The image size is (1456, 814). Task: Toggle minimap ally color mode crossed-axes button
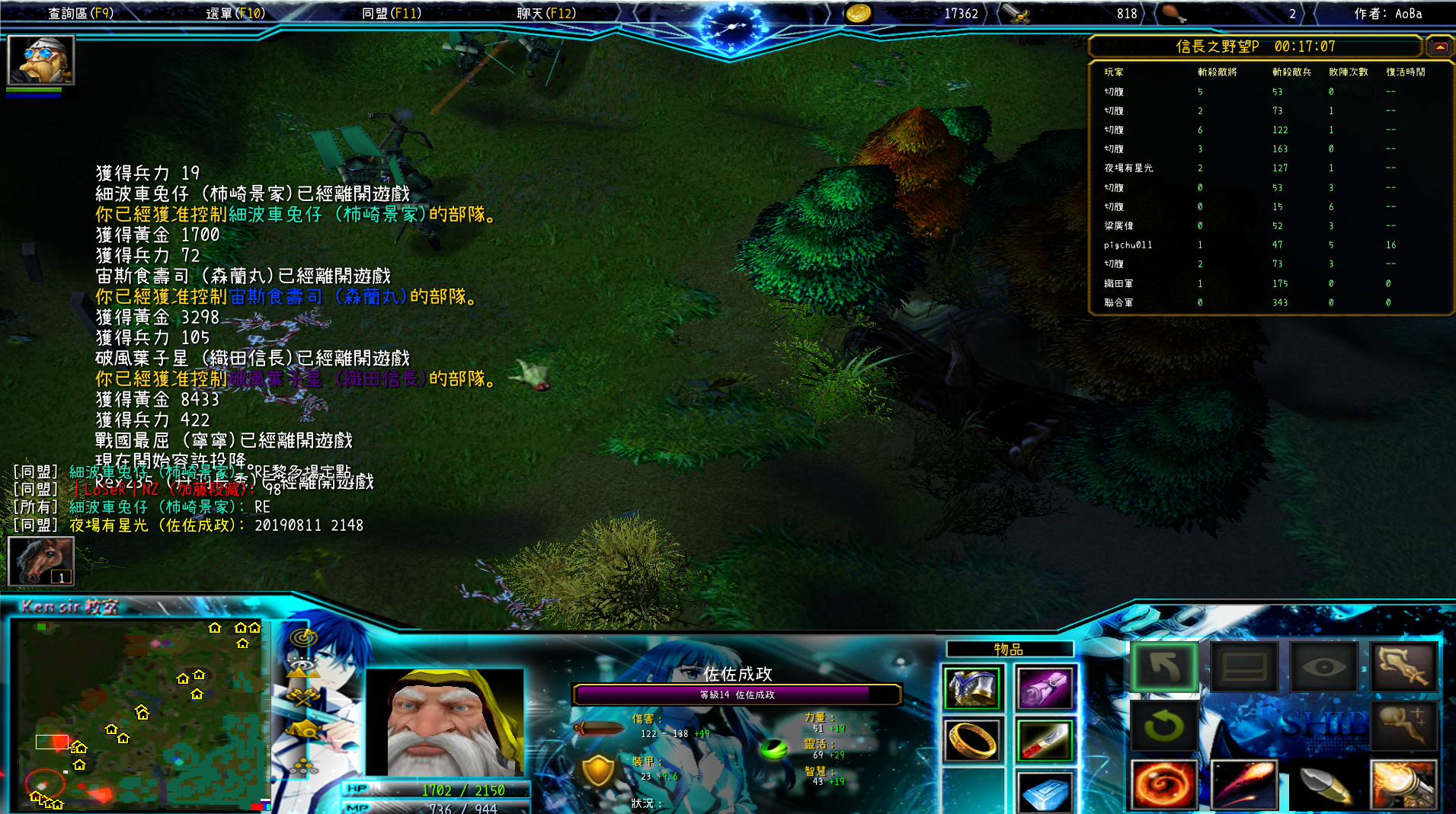pos(302,697)
